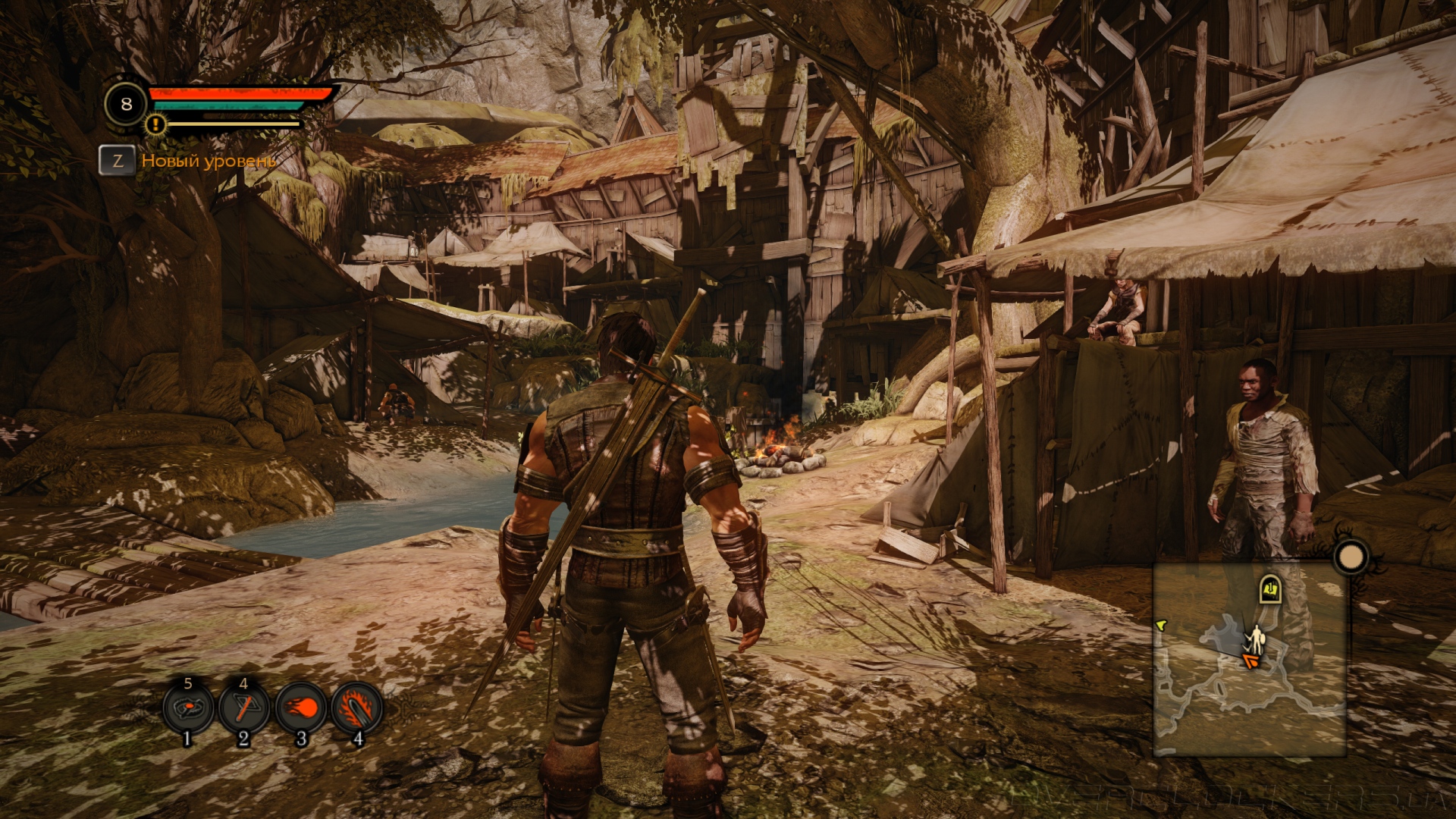Use the flaming blade ability
Screen dimensions: 1456x819
(x=357, y=710)
